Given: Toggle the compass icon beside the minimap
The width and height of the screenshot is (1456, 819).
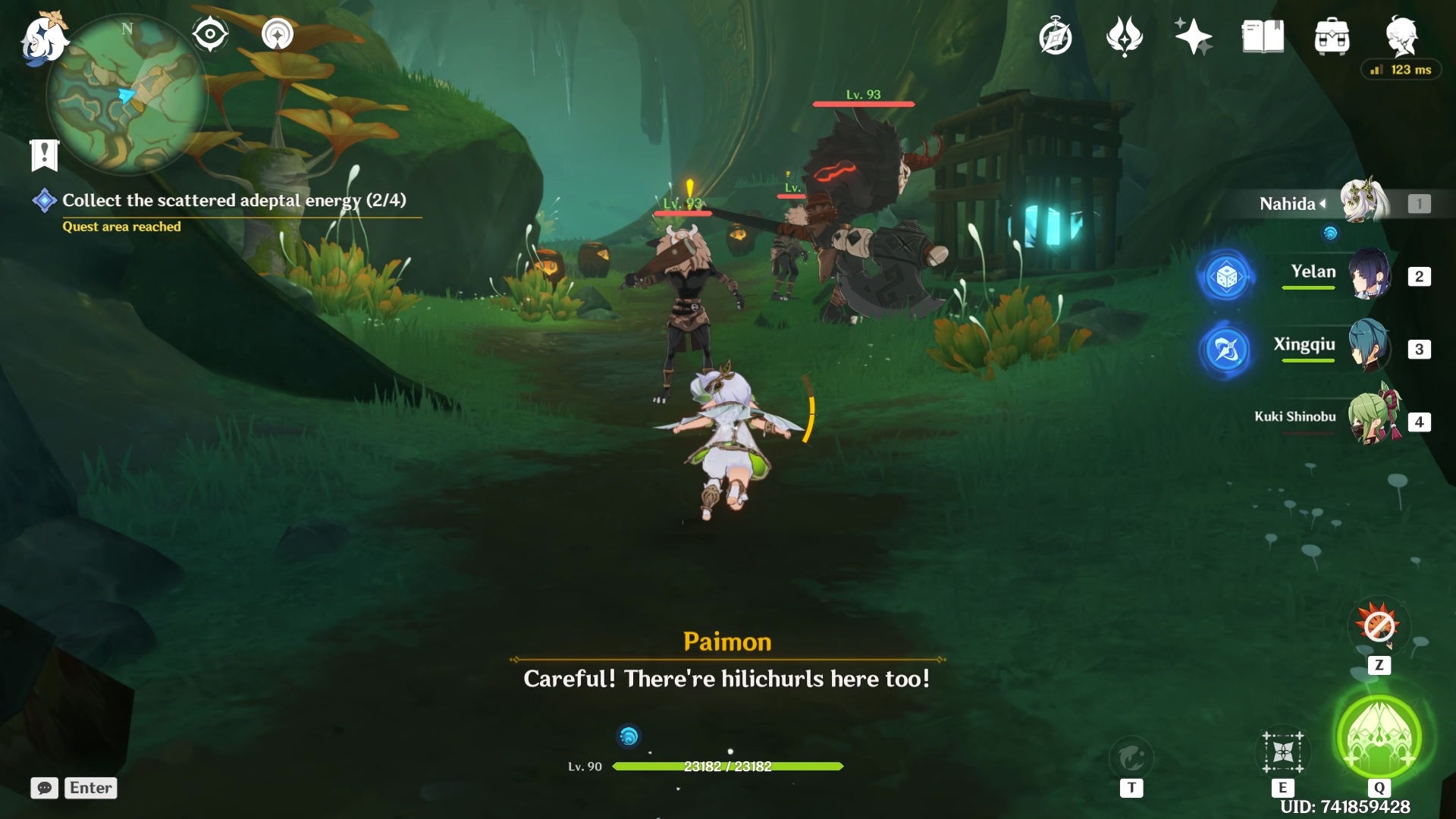Looking at the screenshot, I should (210, 33).
